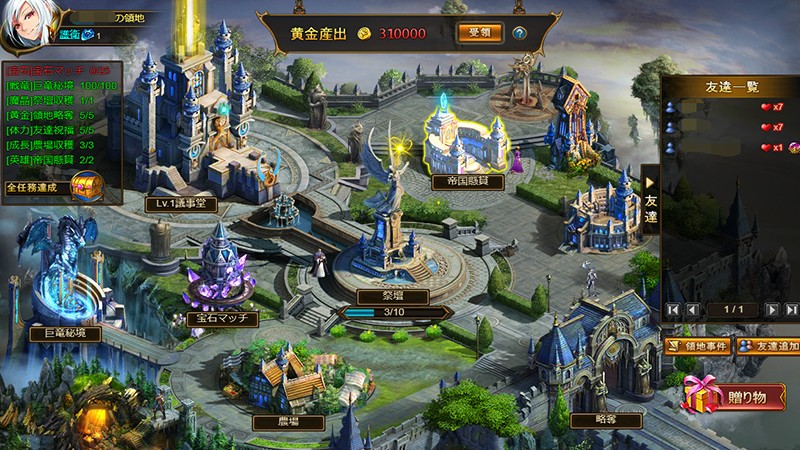This screenshot has width=800, height=450.
Task: Collapse the 友達 side panel tab
Action: click(650, 200)
